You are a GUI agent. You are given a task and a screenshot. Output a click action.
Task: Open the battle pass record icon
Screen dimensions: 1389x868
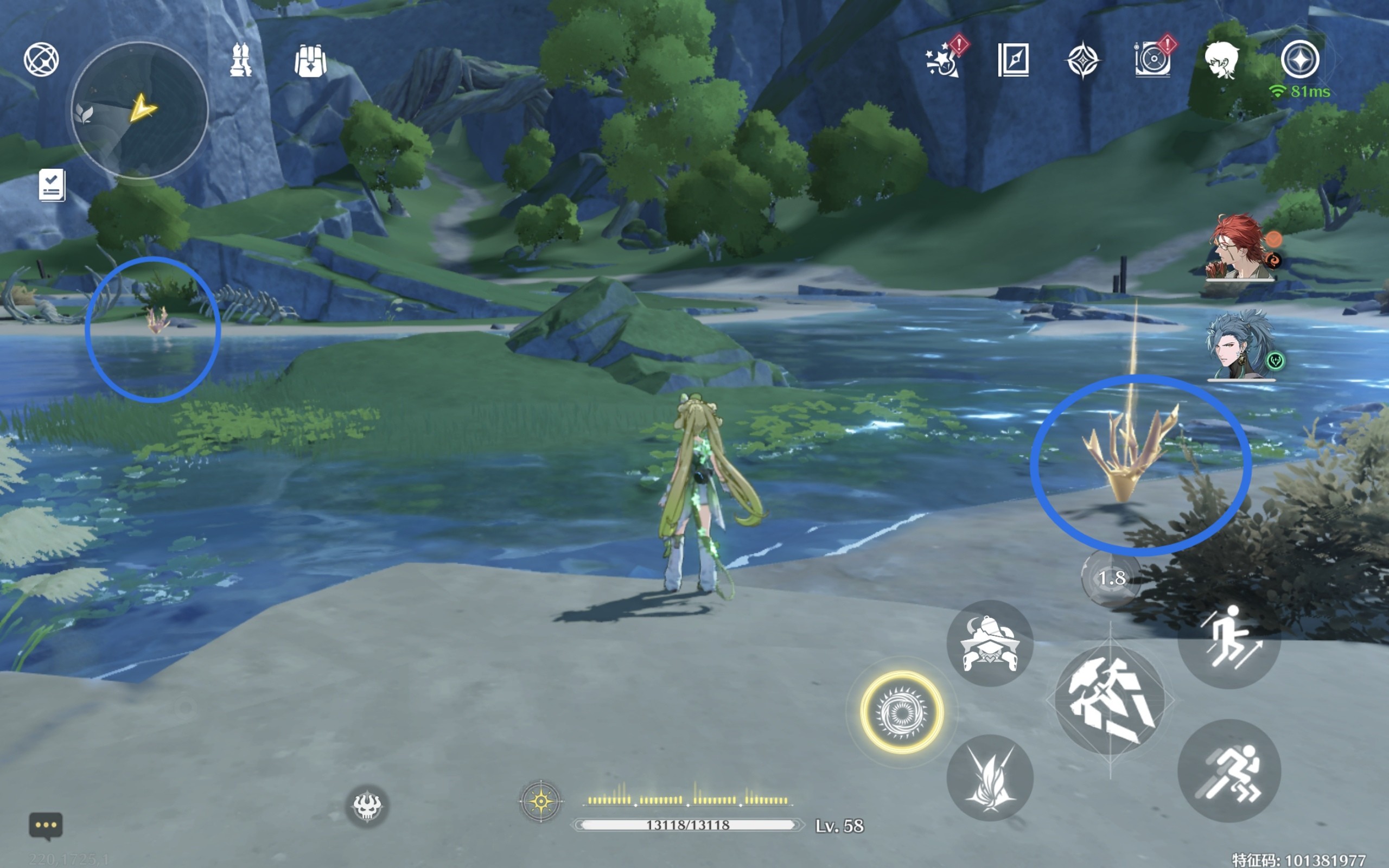click(1152, 60)
